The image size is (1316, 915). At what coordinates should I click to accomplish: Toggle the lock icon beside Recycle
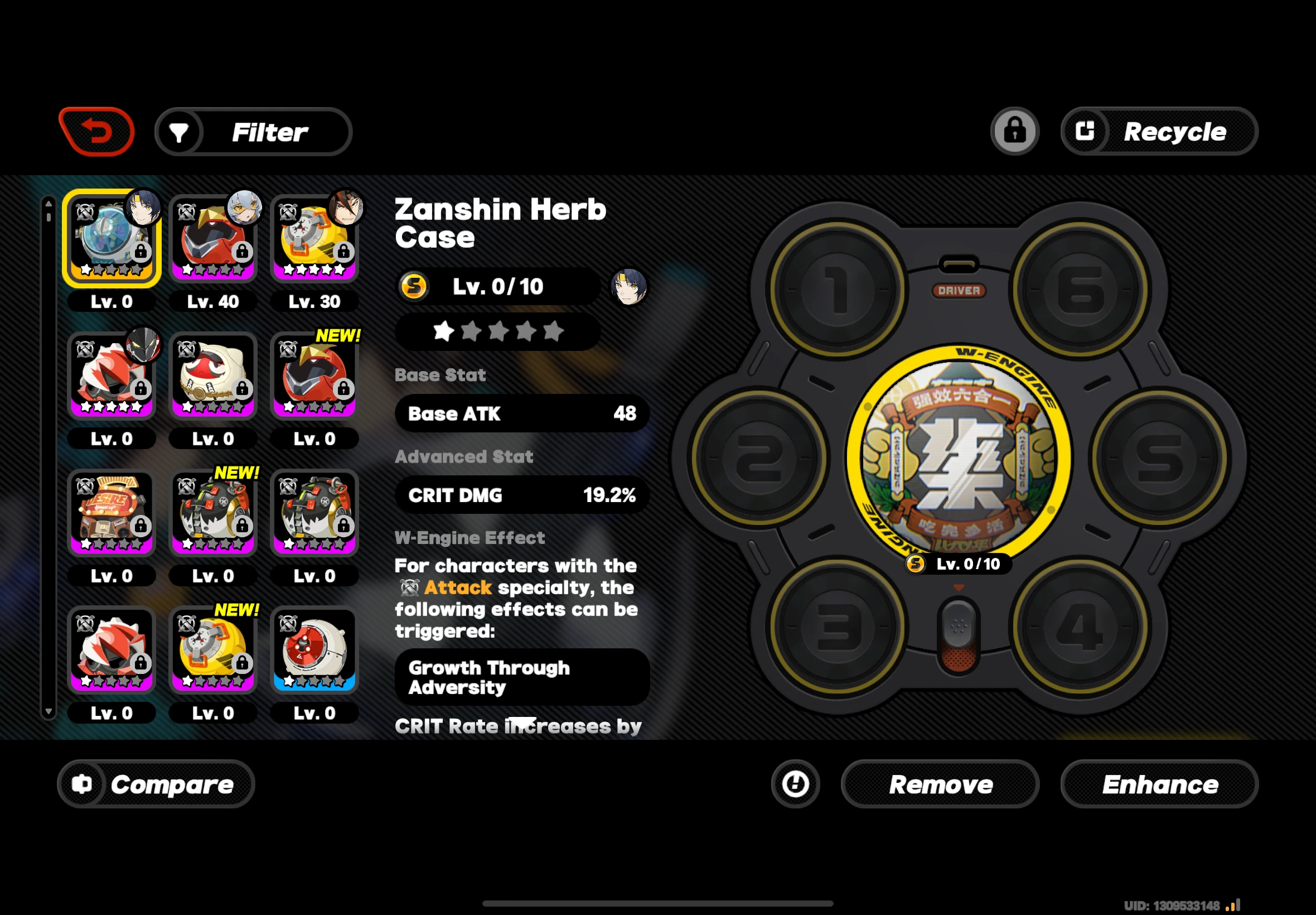(1014, 131)
